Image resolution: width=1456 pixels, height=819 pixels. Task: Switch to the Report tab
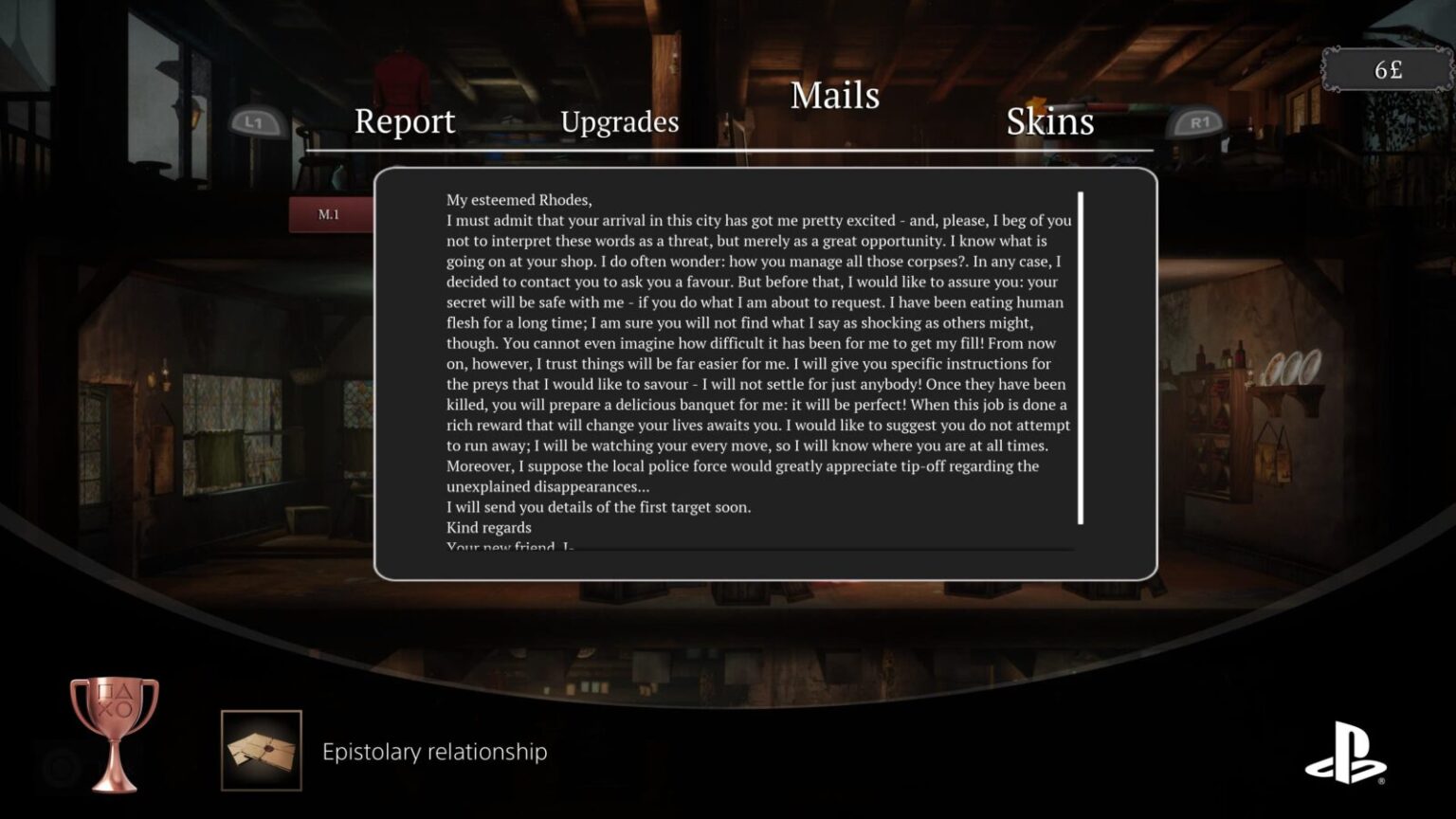pos(403,121)
